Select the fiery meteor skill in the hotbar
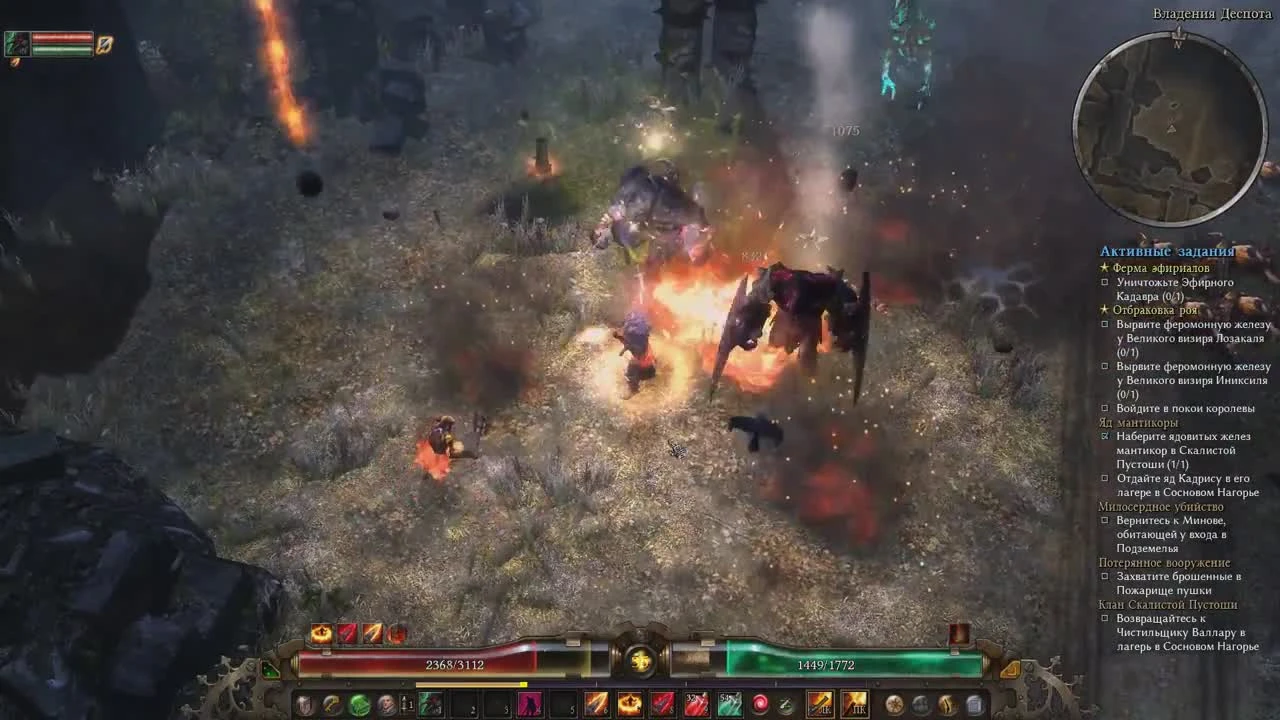The width and height of the screenshot is (1280, 720). [629, 702]
